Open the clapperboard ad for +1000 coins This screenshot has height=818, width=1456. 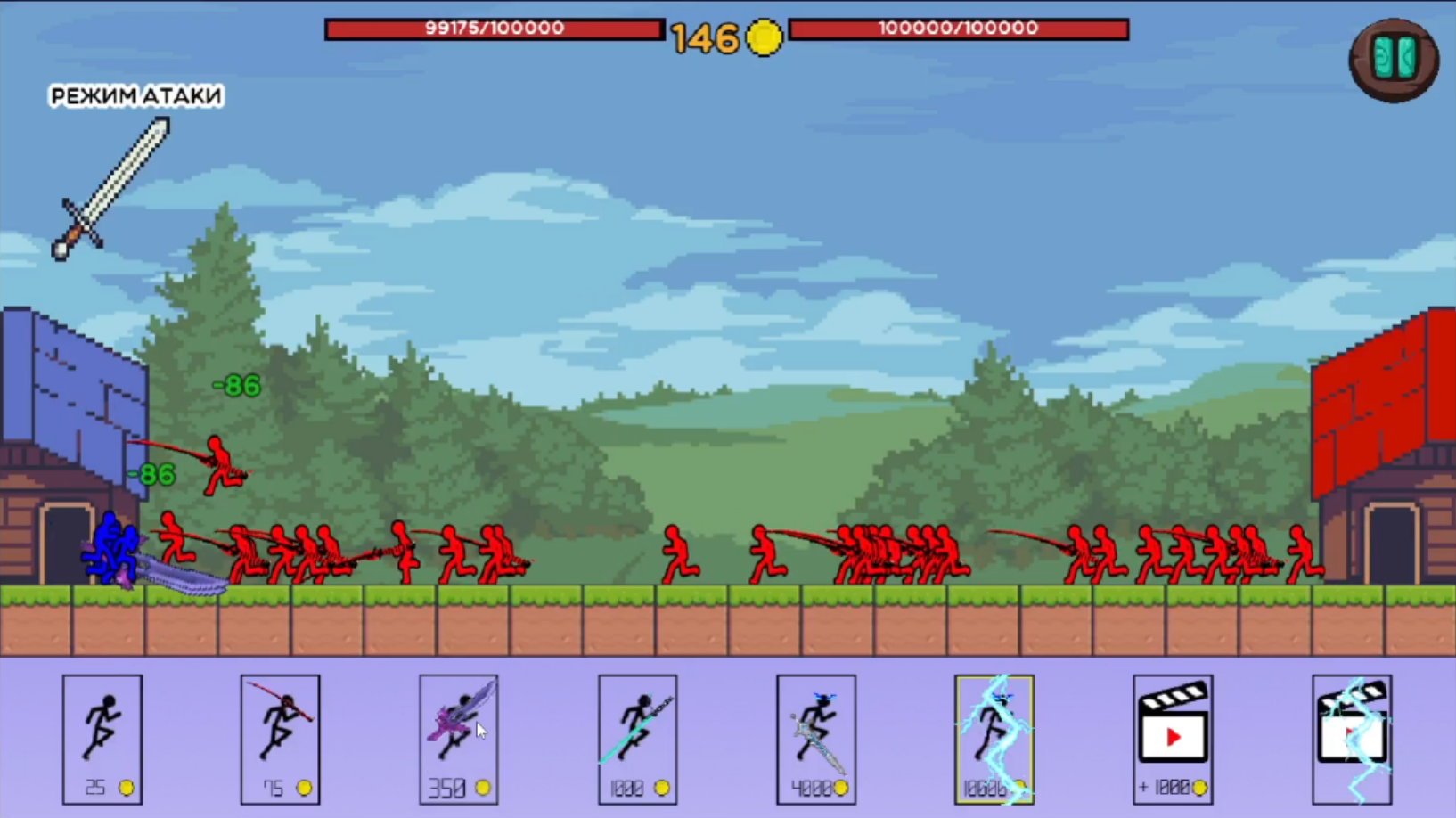pyautogui.click(x=1174, y=738)
